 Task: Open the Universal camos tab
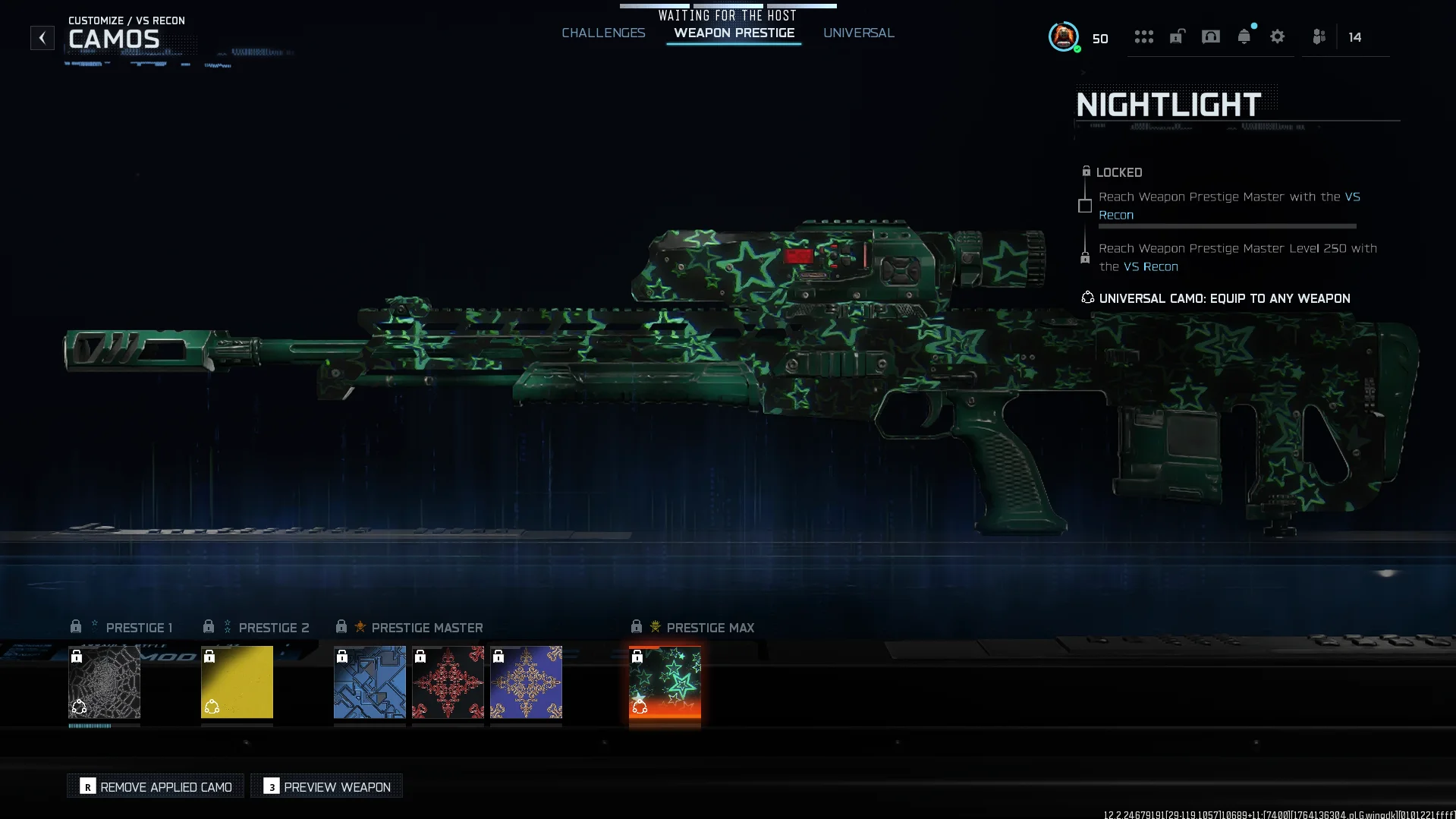(858, 33)
